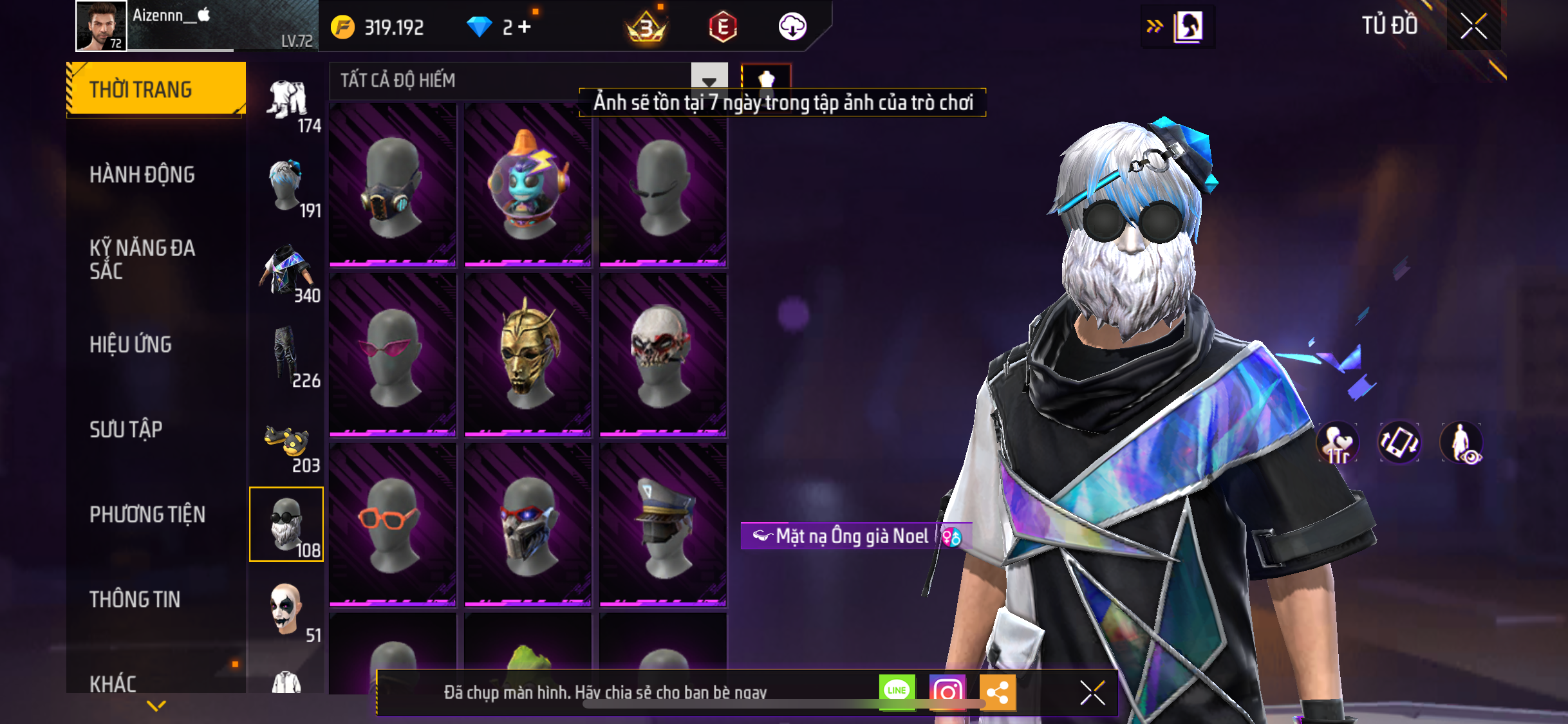Close the wardrobe with the top-right X
This screenshot has height=724, width=1568.
pos(1473,26)
